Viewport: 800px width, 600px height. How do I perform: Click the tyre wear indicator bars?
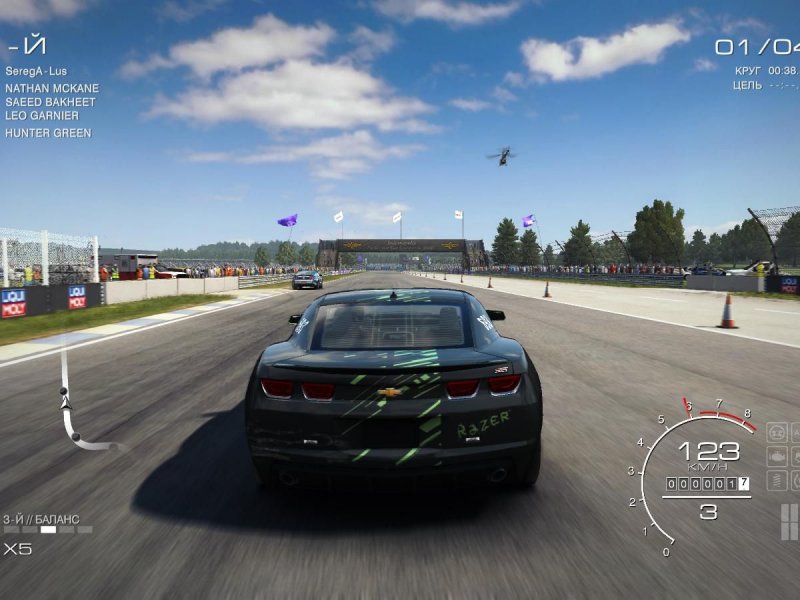(789, 521)
